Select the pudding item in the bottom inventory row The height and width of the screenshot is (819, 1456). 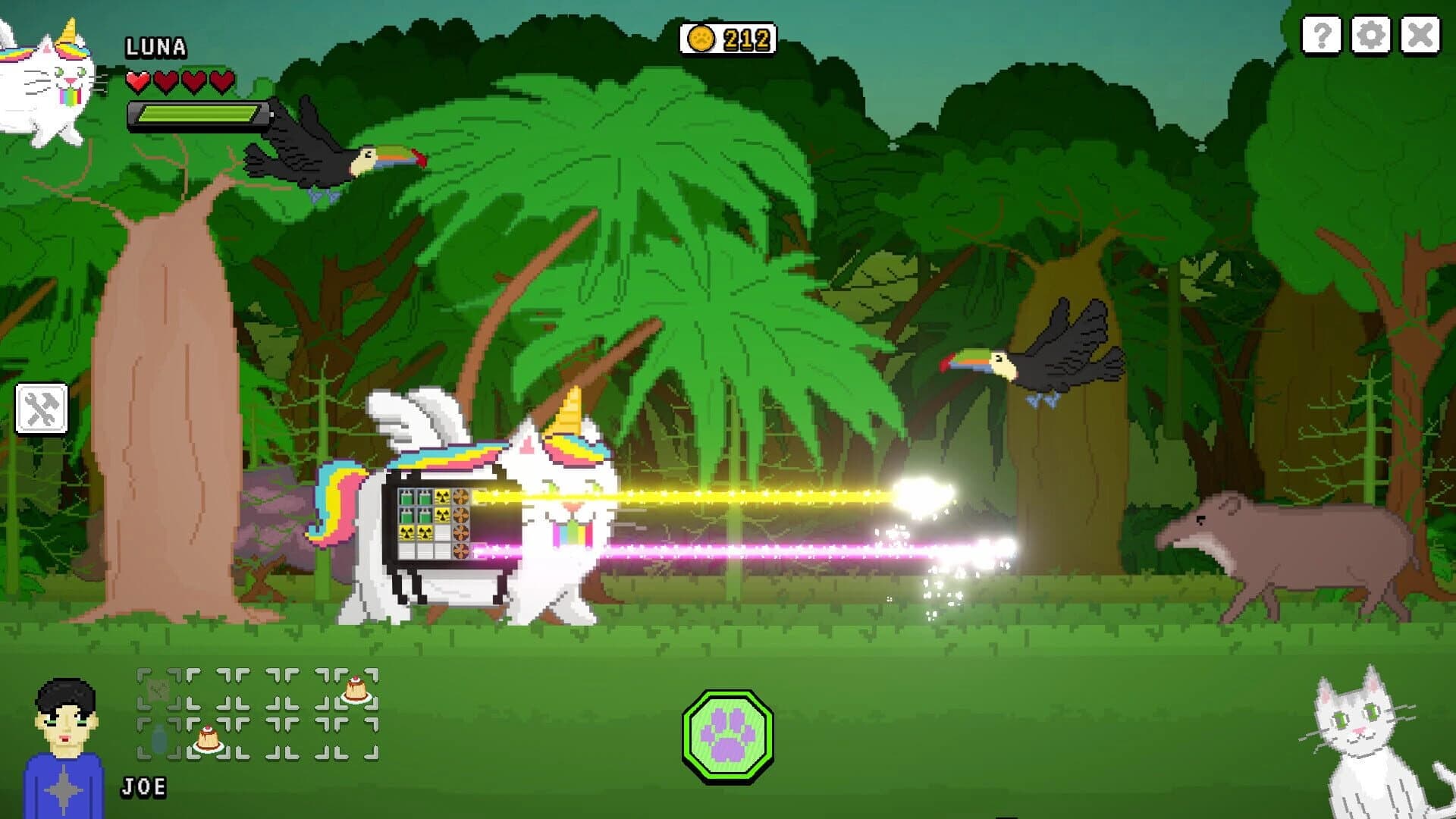209,737
